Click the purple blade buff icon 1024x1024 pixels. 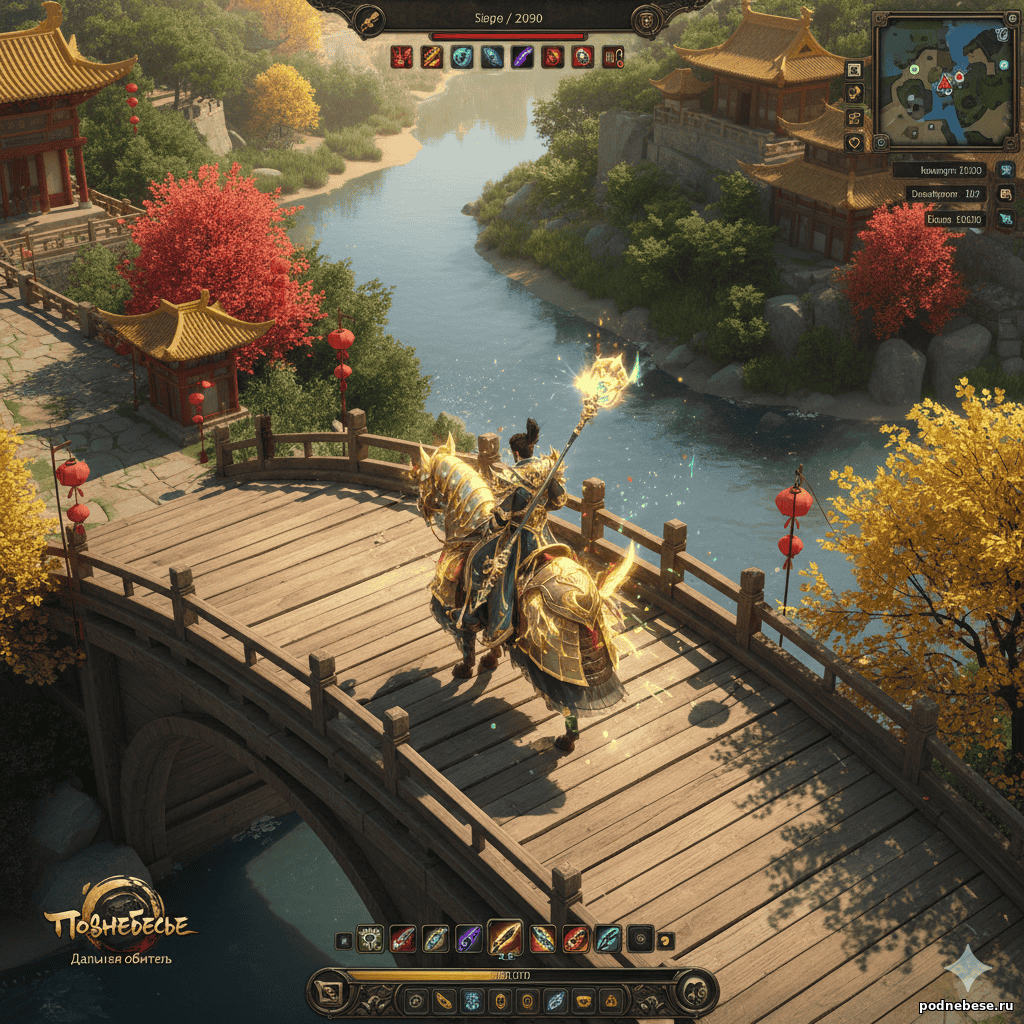coord(522,57)
